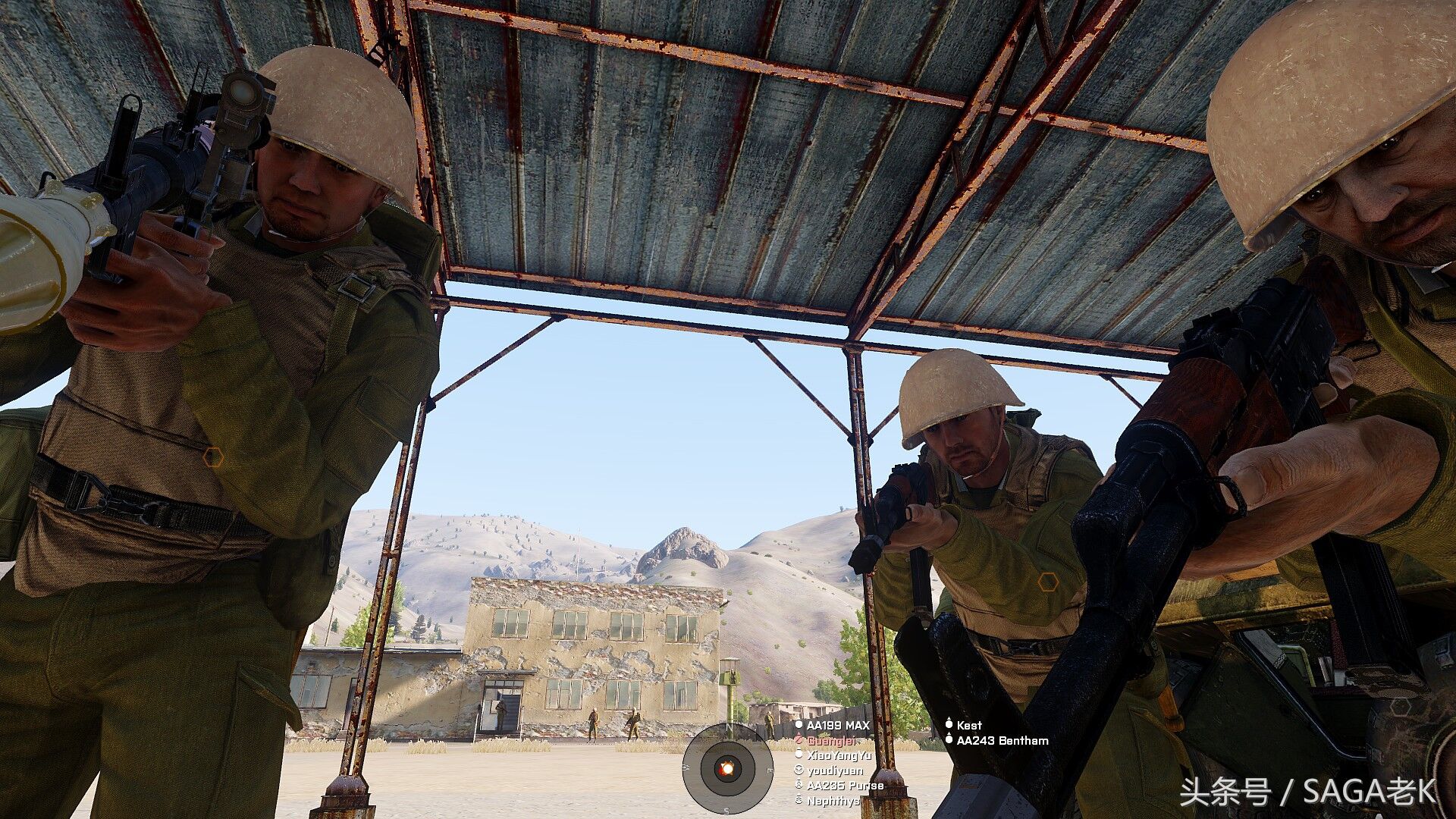The image size is (1456, 819).
Task: Choose Nephthys in the squad roster
Action: (833, 801)
